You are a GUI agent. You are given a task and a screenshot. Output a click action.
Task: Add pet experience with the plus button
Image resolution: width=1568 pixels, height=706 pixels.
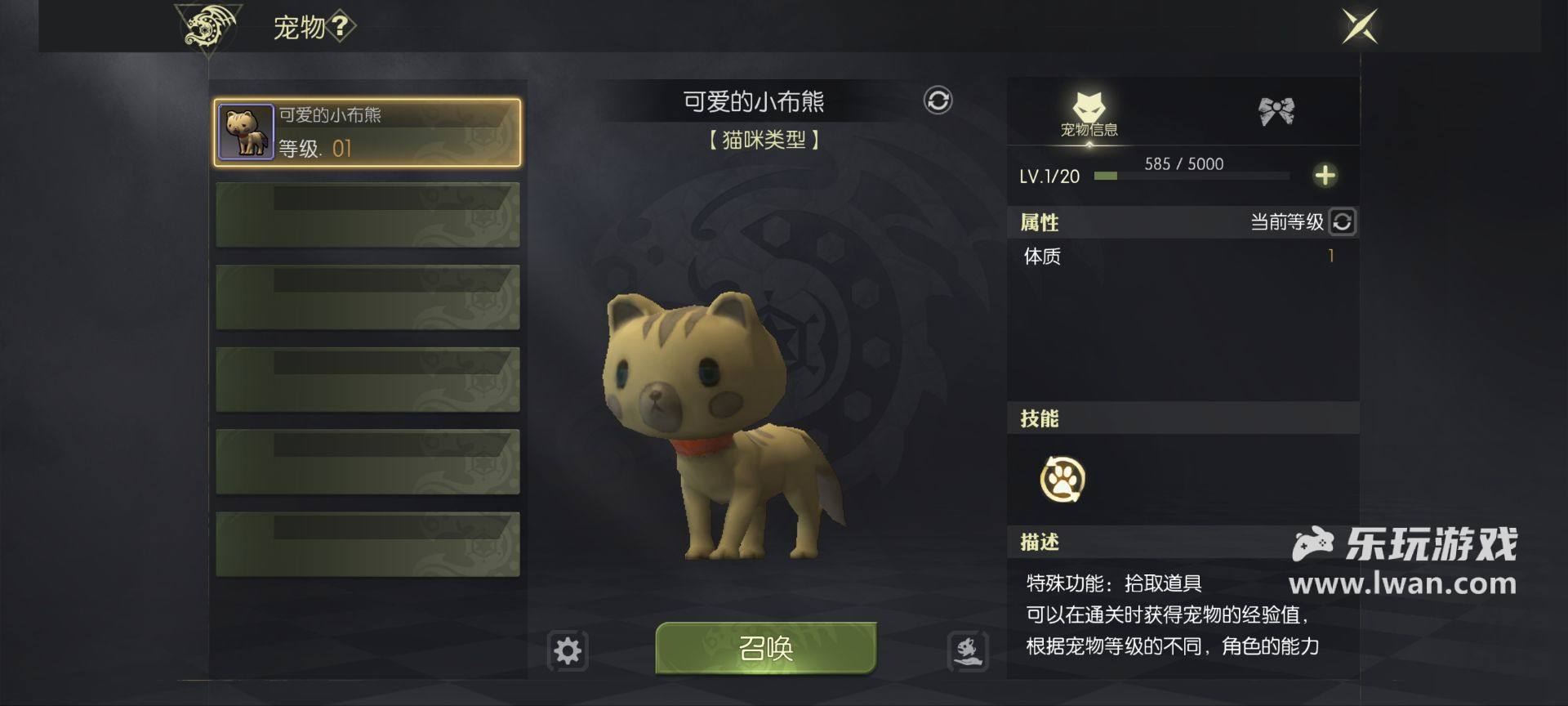click(x=1325, y=175)
